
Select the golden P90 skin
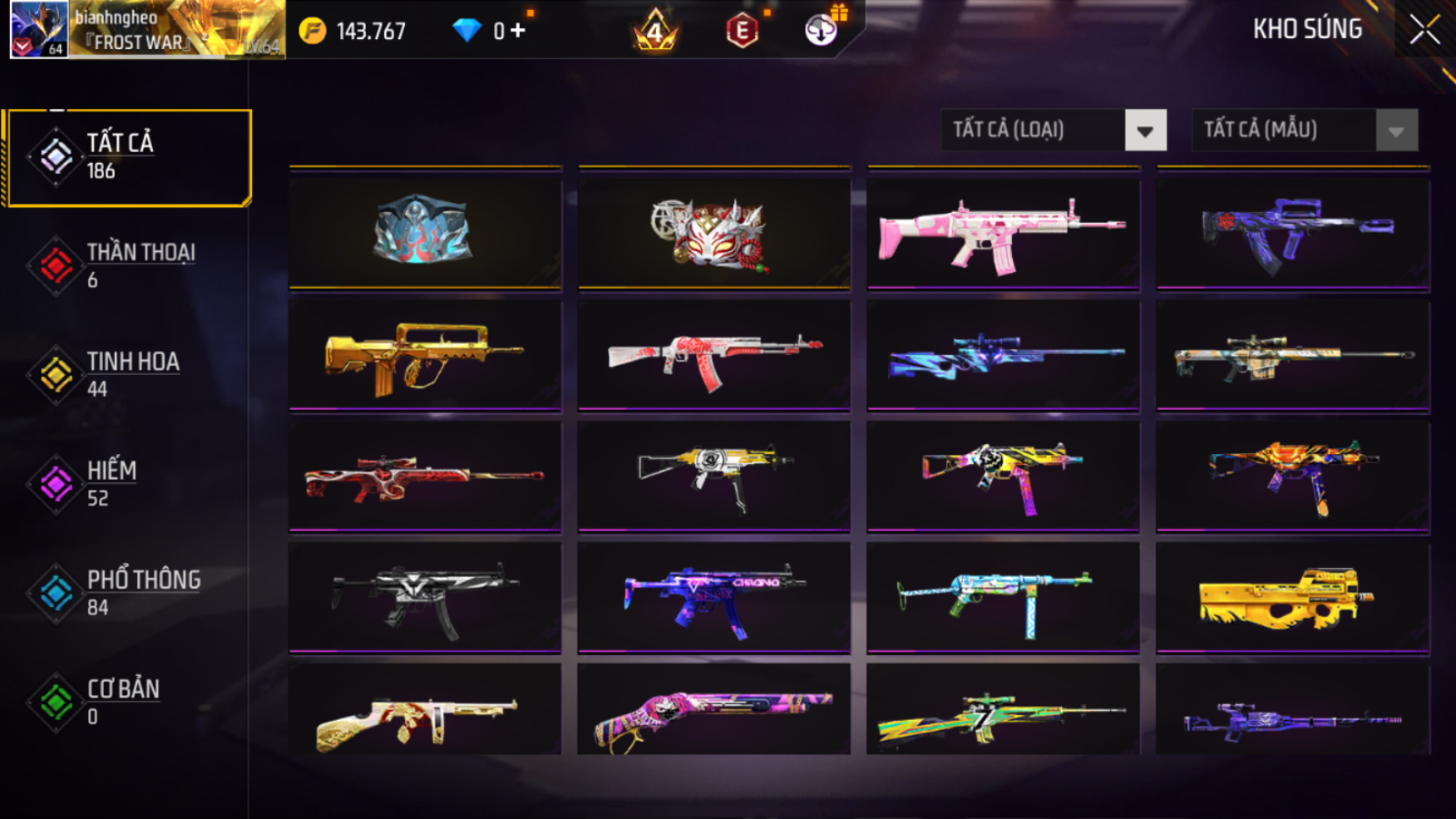[x=1292, y=597]
